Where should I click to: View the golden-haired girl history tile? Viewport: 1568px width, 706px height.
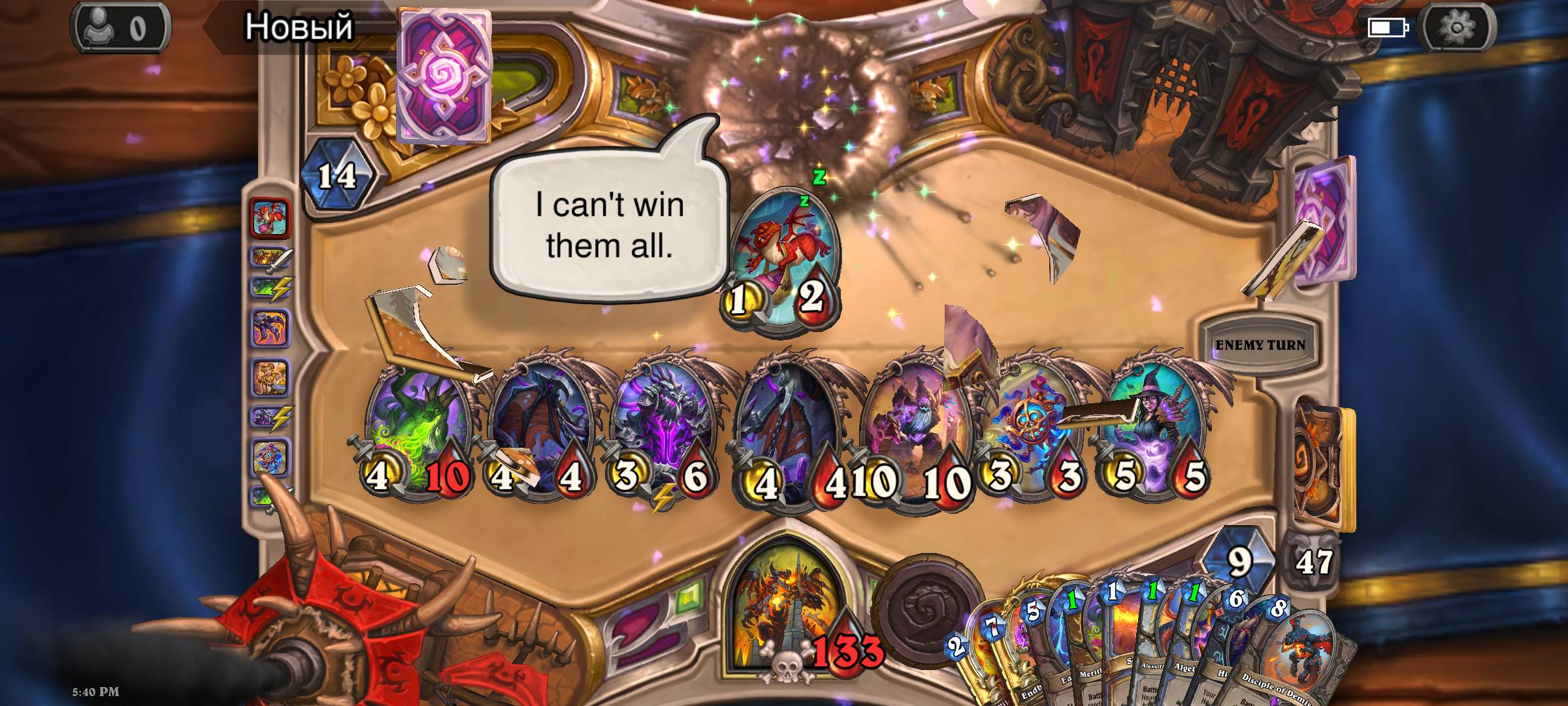pos(270,377)
